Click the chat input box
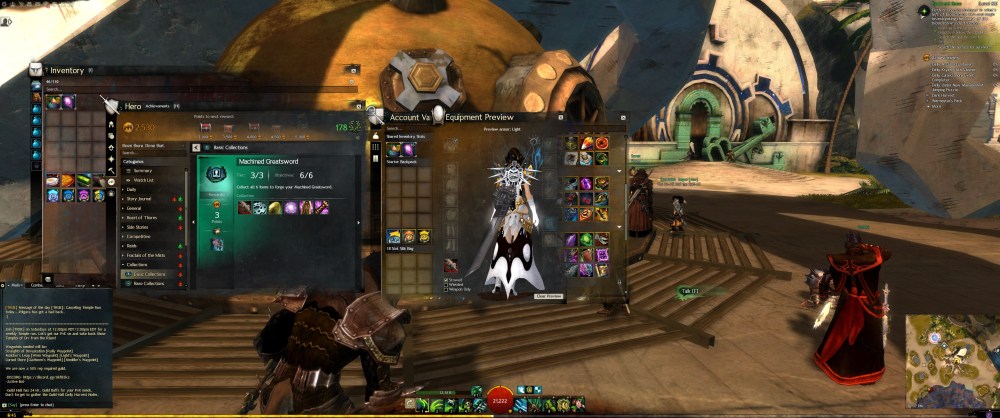 [x=60, y=404]
